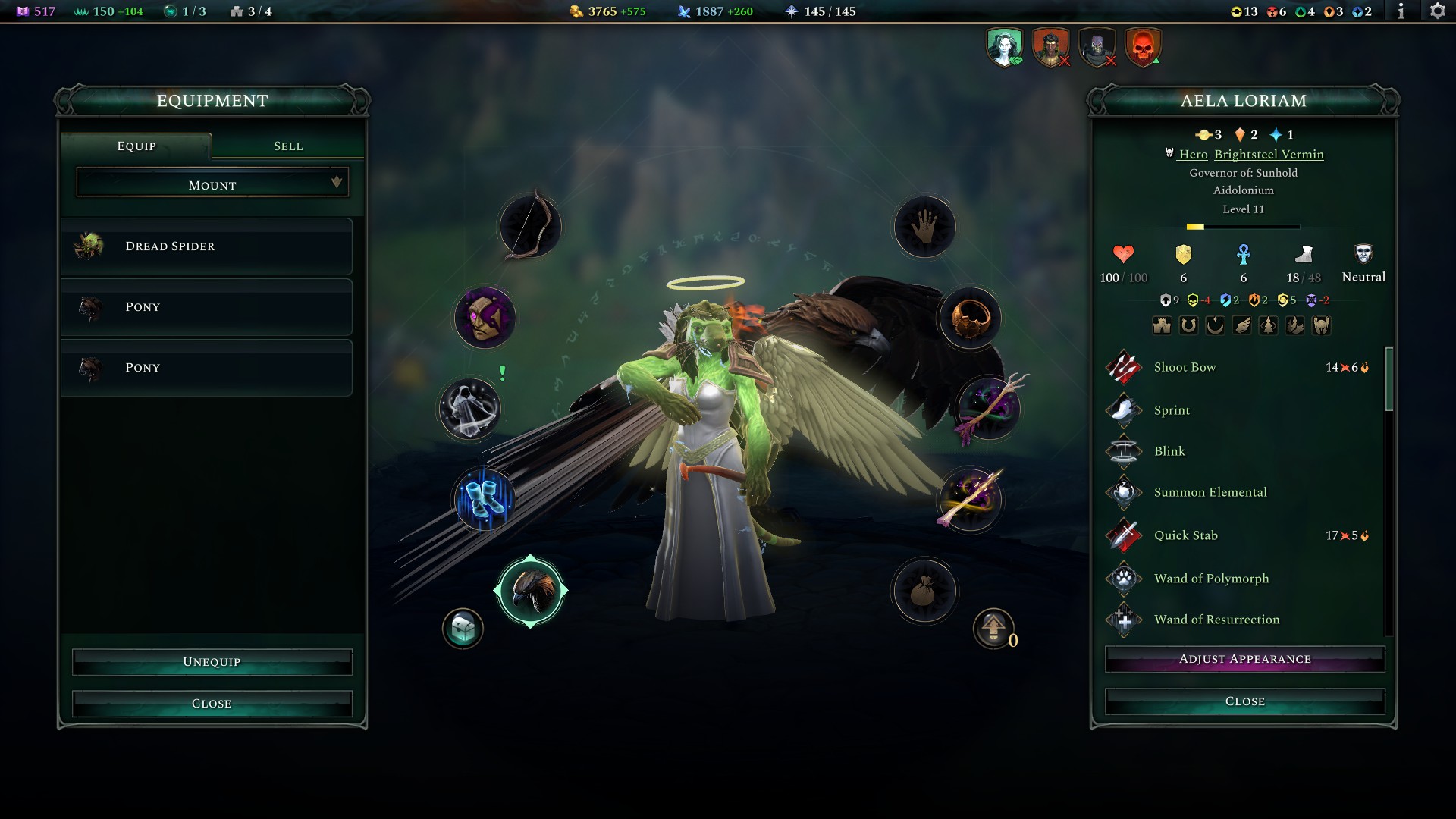Switch to the Sell tab
Screen dimensions: 1456x819
pos(288,146)
